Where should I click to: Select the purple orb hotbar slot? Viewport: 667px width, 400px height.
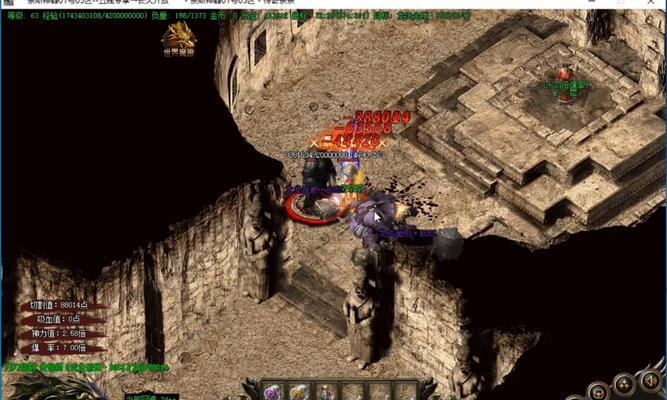coord(272,391)
